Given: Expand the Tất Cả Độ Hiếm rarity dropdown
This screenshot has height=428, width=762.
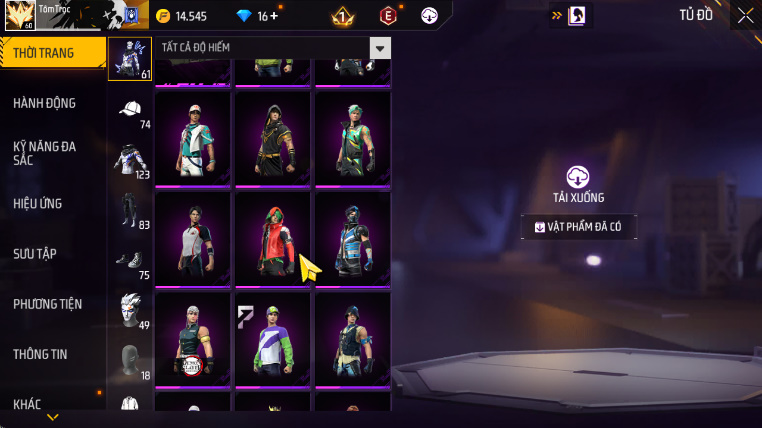Looking at the screenshot, I should (x=379, y=49).
